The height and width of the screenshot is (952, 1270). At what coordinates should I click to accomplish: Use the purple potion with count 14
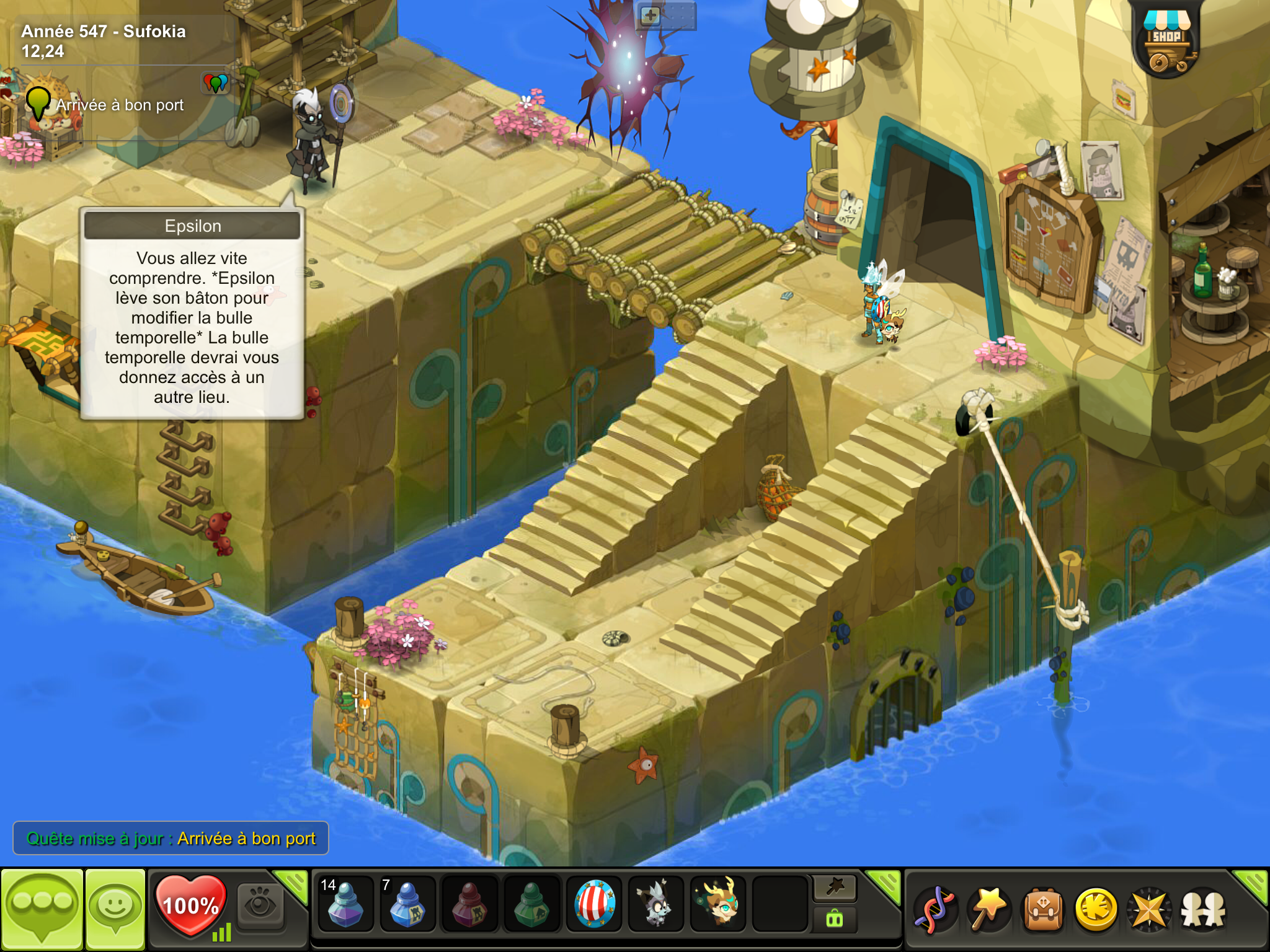pyautogui.click(x=345, y=904)
